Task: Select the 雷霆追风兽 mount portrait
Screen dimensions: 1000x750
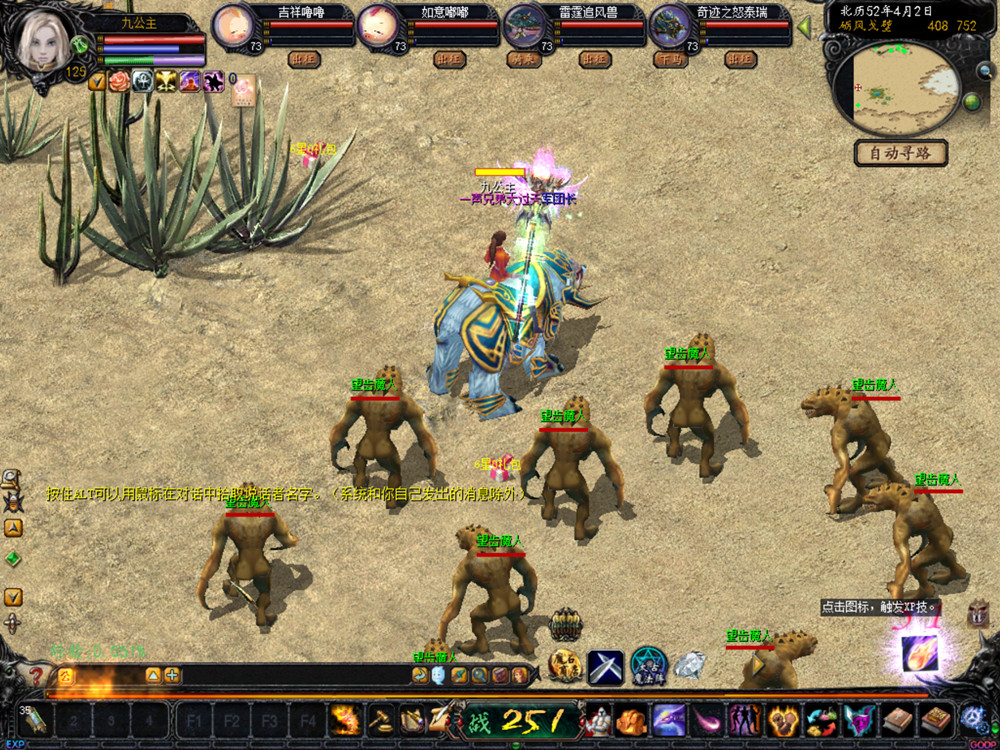Action: (x=525, y=24)
